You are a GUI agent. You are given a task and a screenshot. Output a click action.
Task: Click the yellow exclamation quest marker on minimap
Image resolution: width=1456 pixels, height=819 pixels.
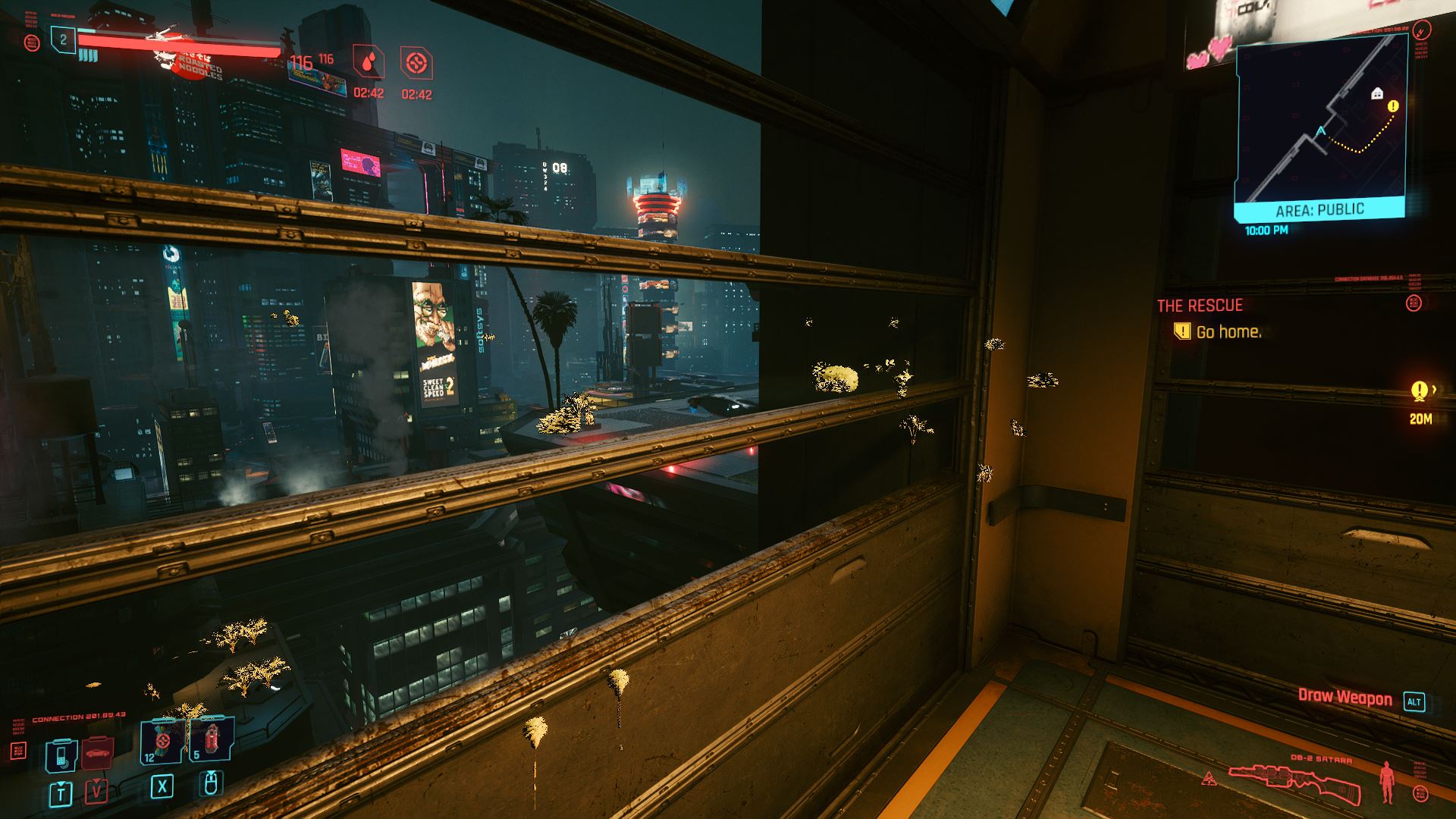pyautogui.click(x=1392, y=107)
